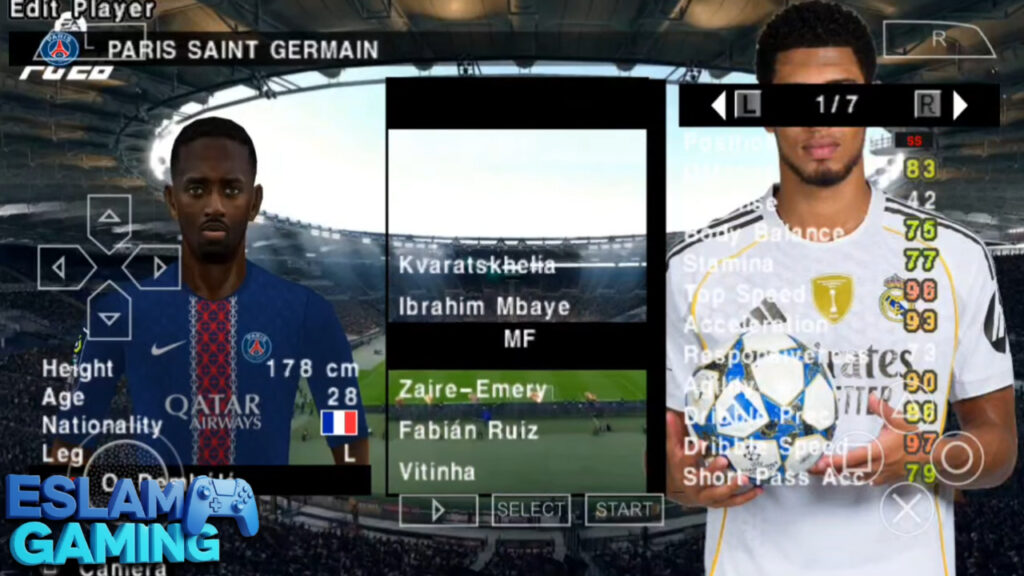Go to the previous stats page arrow
The width and height of the screenshot is (1024, 576).
tap(717, 105)
